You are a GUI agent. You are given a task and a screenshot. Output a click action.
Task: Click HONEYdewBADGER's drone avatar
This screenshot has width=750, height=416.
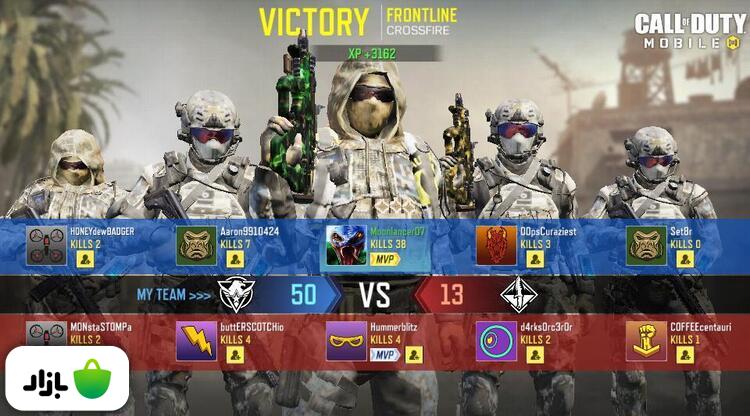point(46,246)
